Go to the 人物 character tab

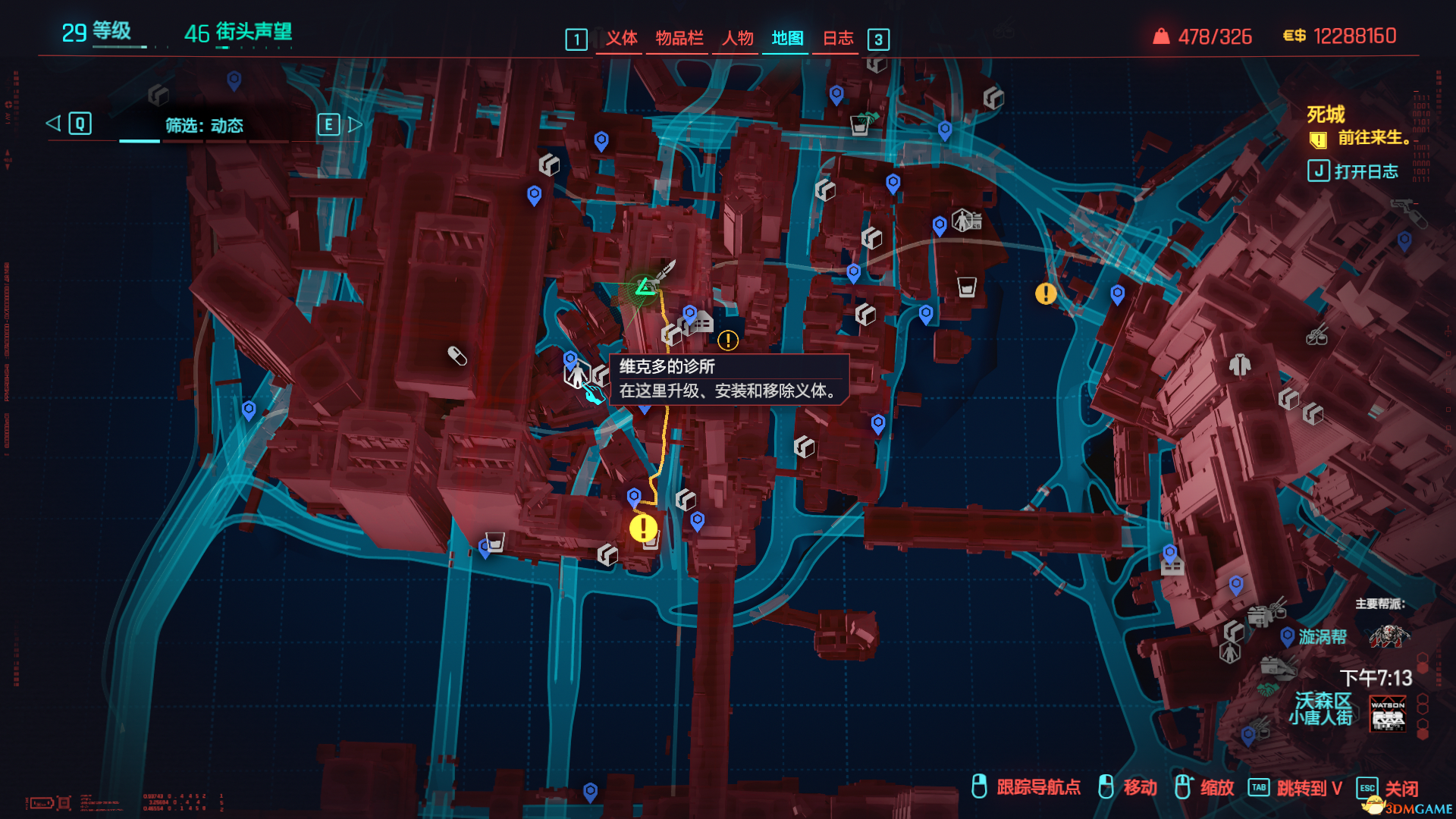[737, 38]
